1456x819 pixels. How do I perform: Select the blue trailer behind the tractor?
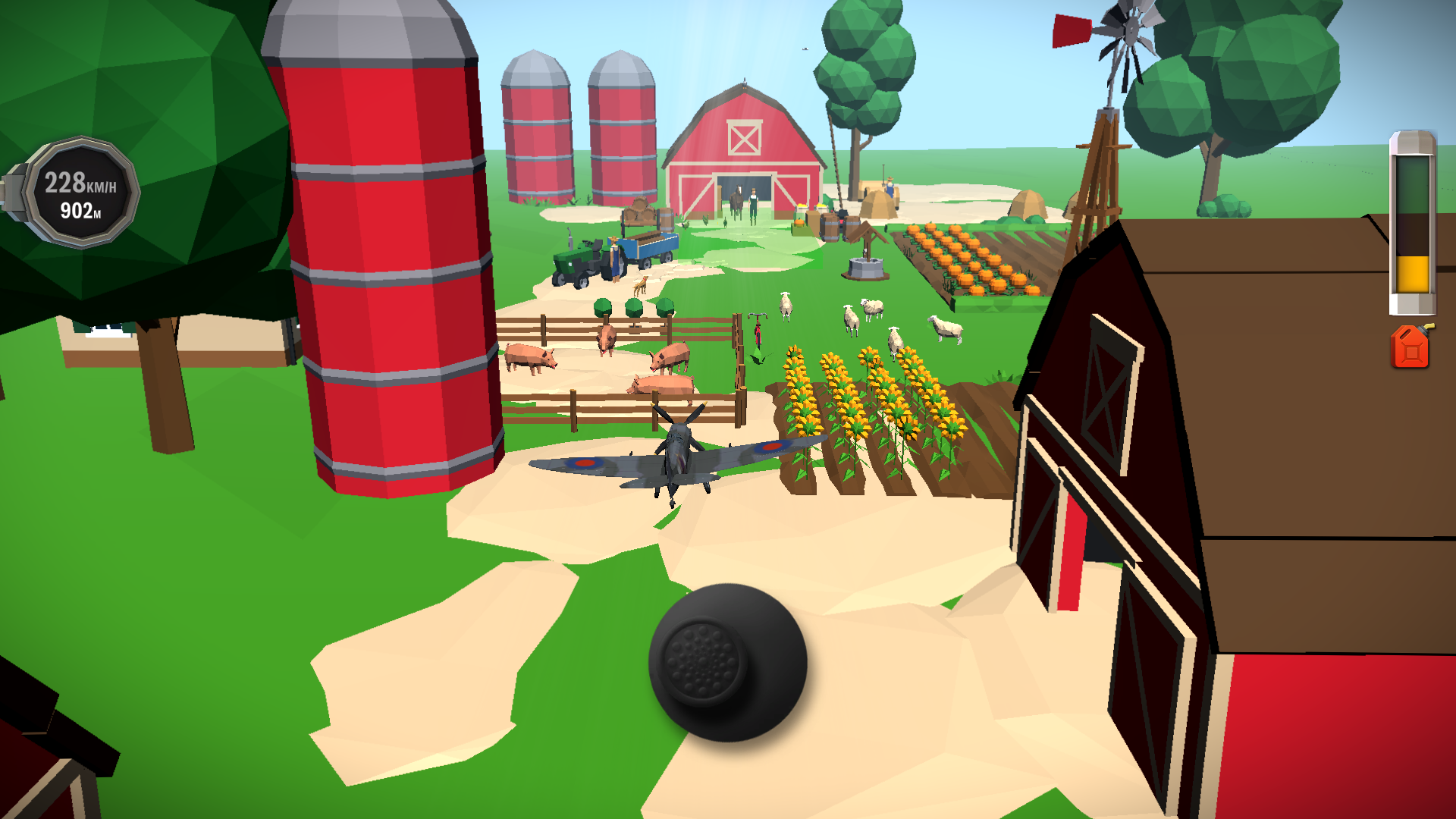coord(648,246)
